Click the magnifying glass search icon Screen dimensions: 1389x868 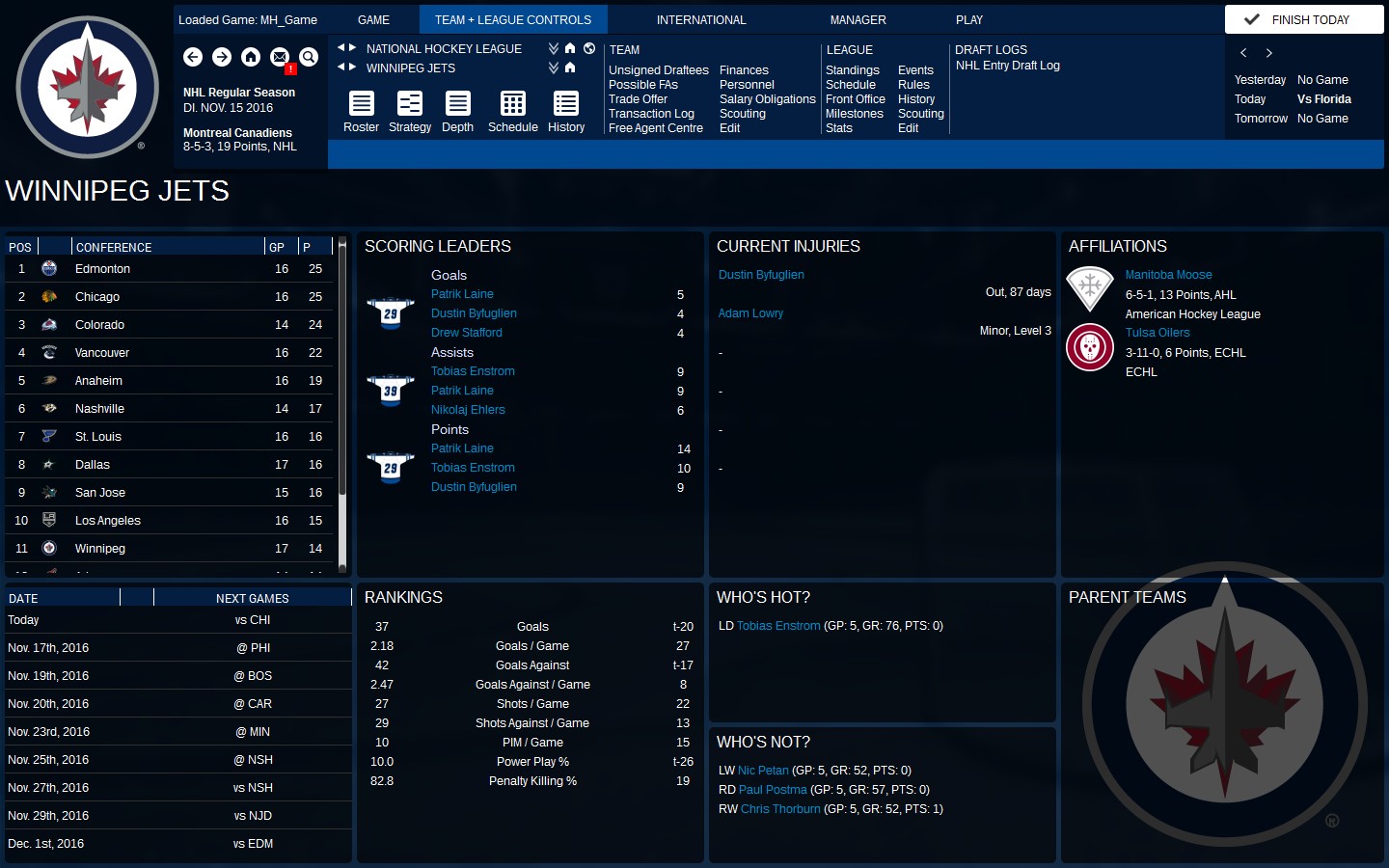coord(309,57)
